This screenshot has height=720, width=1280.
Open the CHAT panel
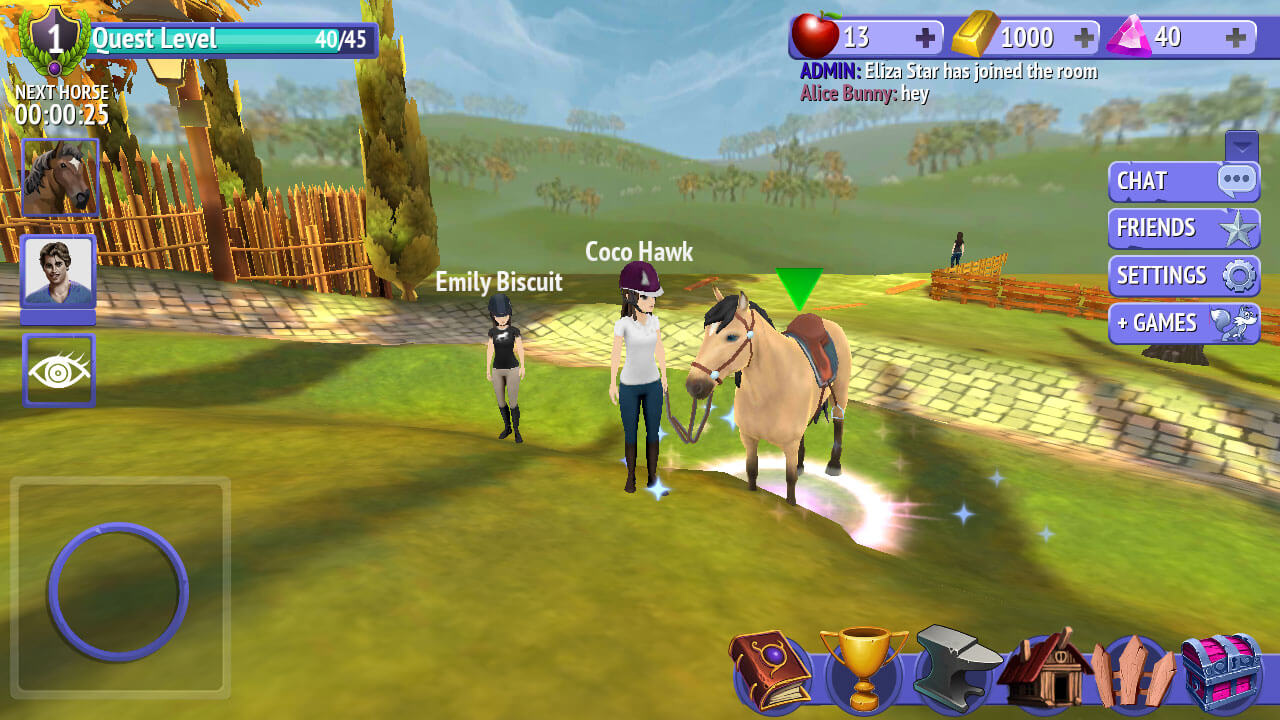(1183, 182)
